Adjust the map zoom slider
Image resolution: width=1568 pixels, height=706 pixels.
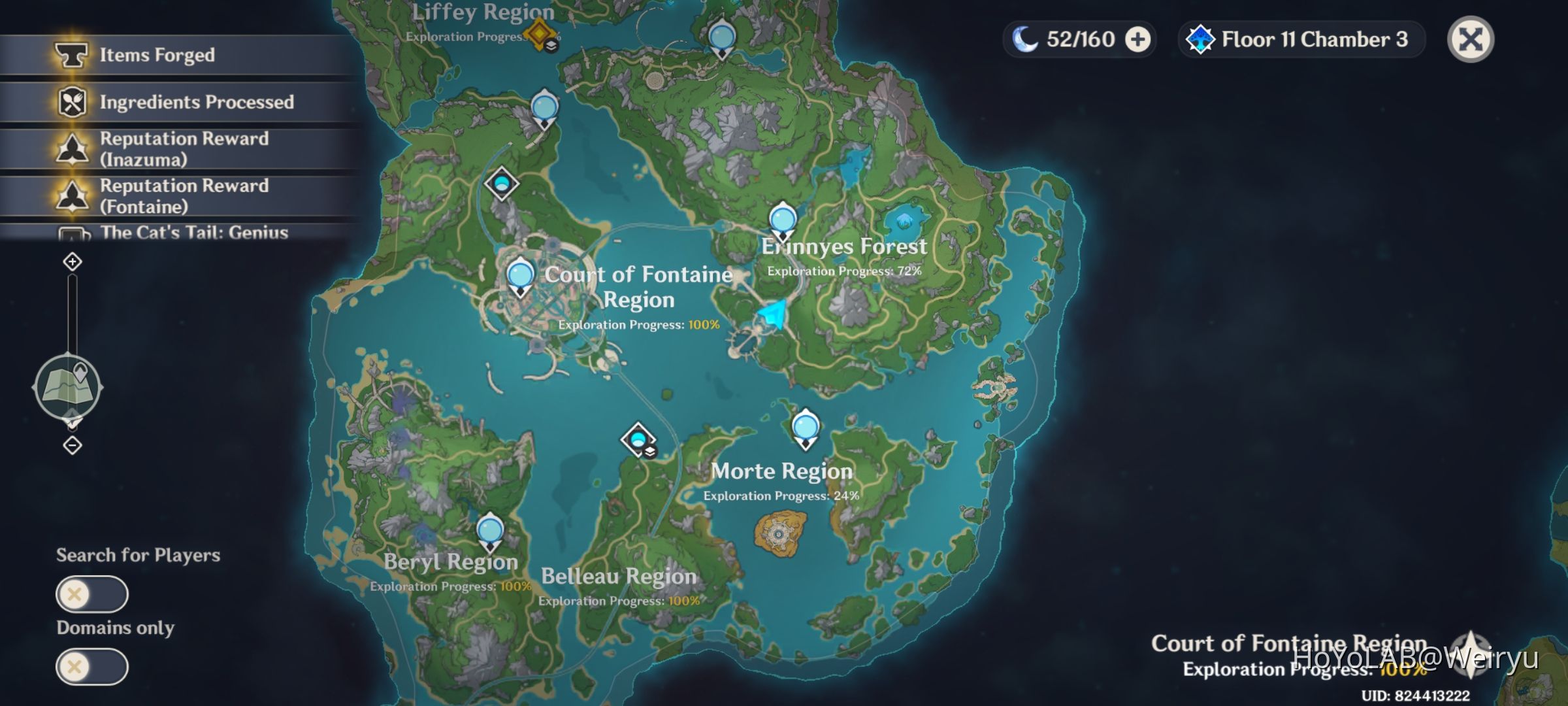coord(71,314)
